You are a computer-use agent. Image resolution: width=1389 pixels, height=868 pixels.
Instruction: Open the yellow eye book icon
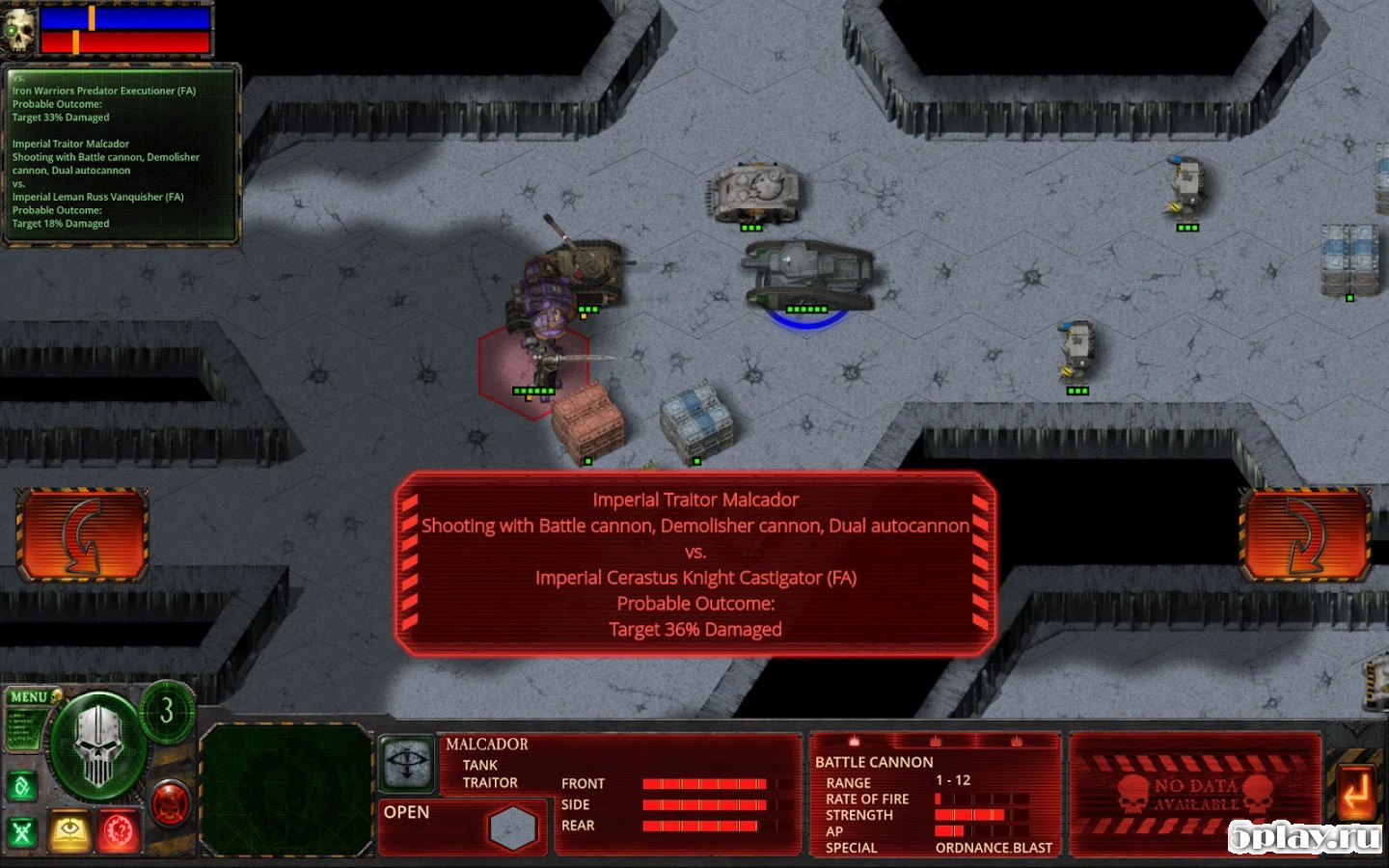(70, 830)
